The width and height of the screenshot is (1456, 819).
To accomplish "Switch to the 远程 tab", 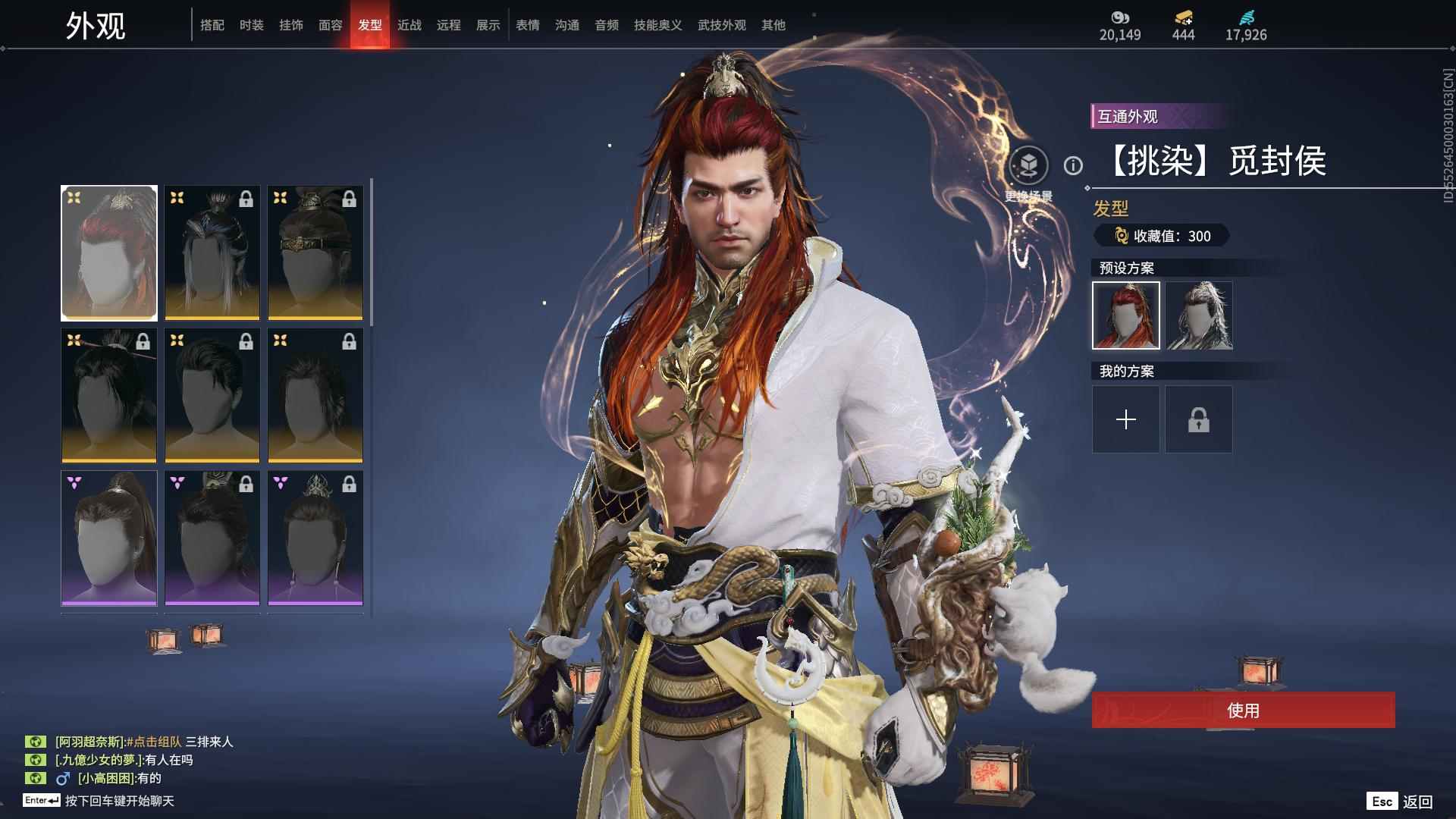I will 449,25.
